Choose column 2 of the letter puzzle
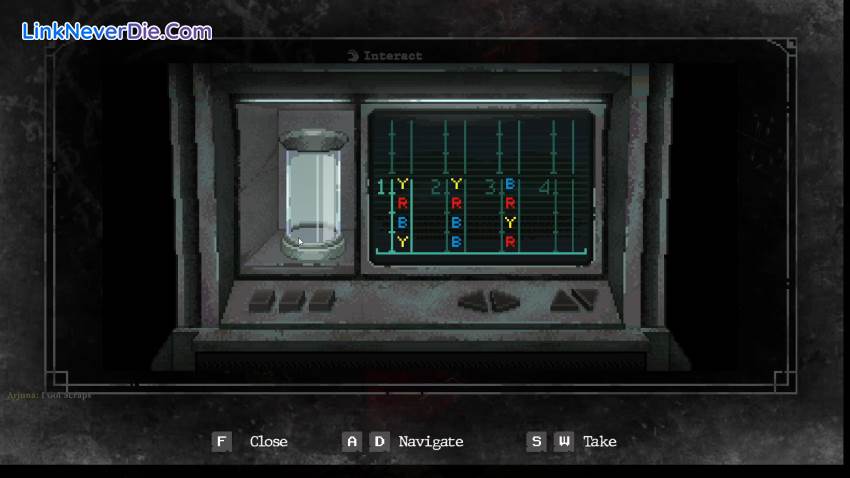850x478 pixels. pyautogui.click(x=456, y=212)
